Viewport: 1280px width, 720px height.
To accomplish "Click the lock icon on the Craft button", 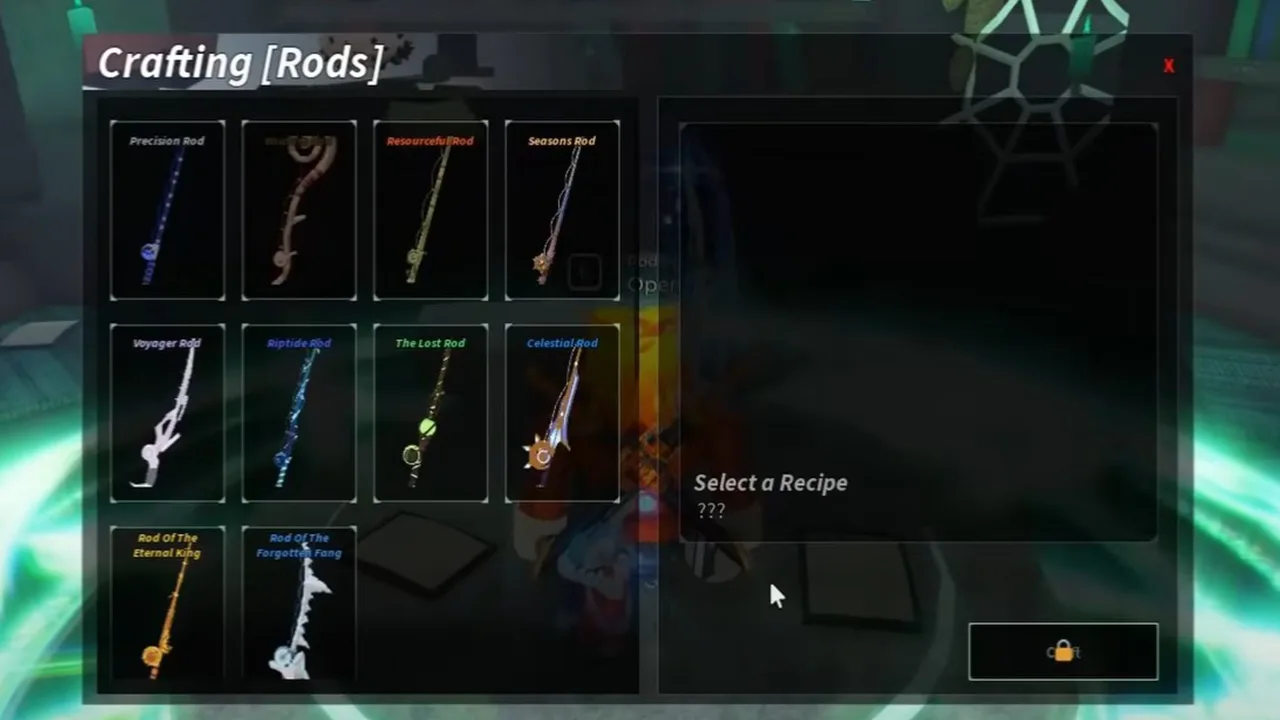I will click(1063, 650).
